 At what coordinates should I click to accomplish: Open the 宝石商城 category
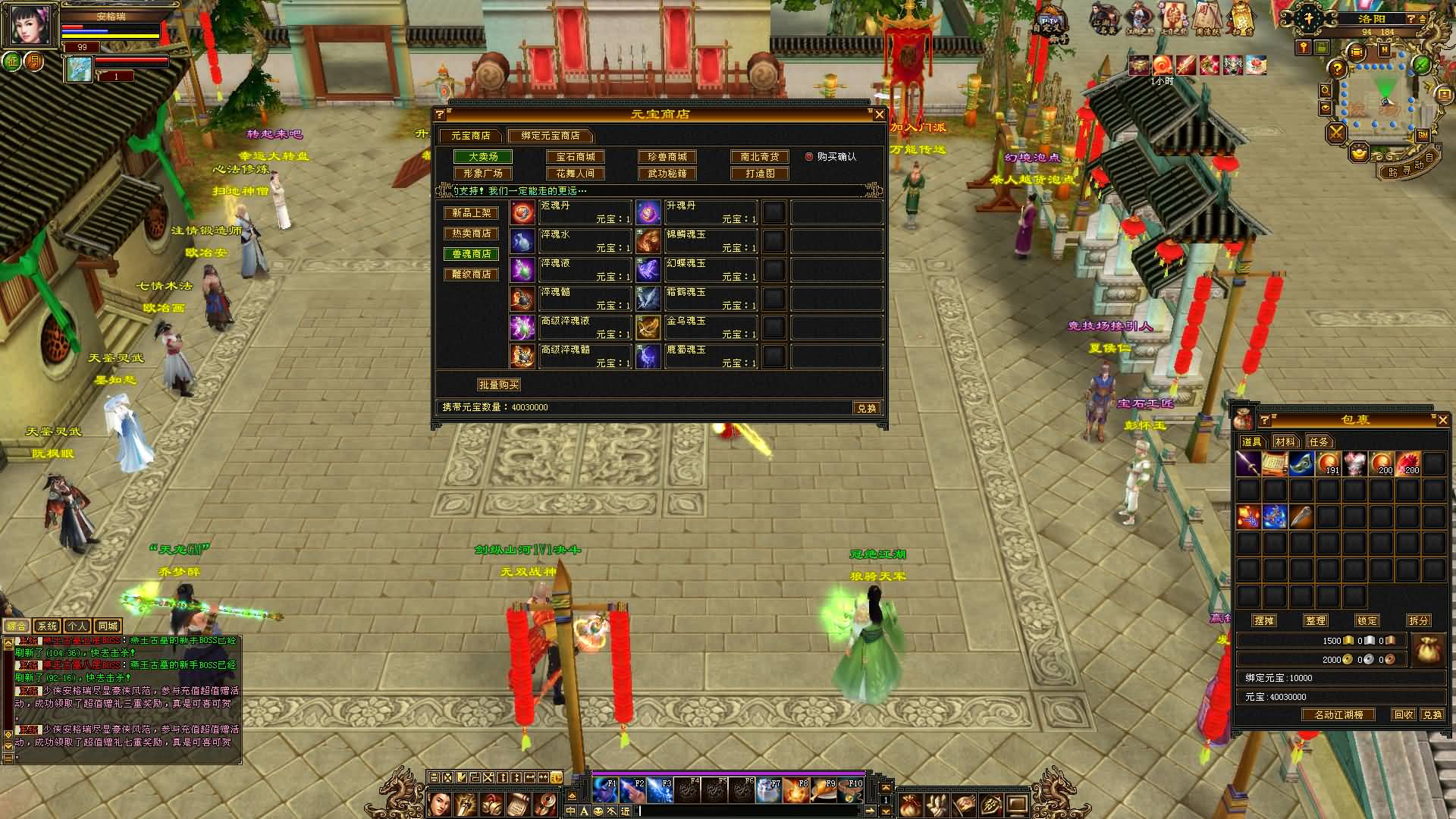(x=576, y=157)
